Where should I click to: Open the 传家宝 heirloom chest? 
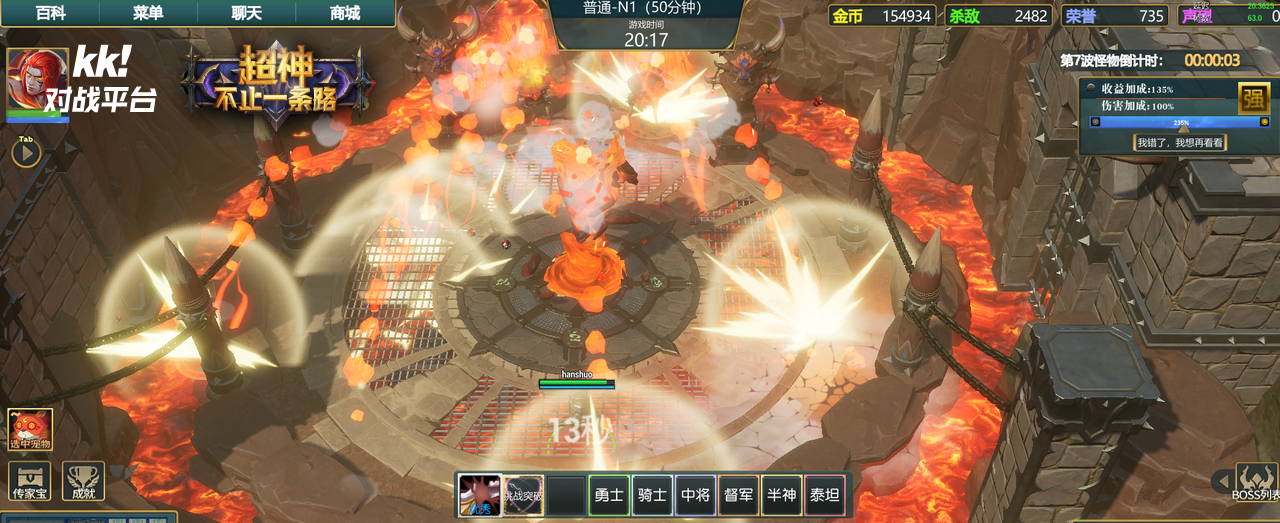click(x=29, y=481)
